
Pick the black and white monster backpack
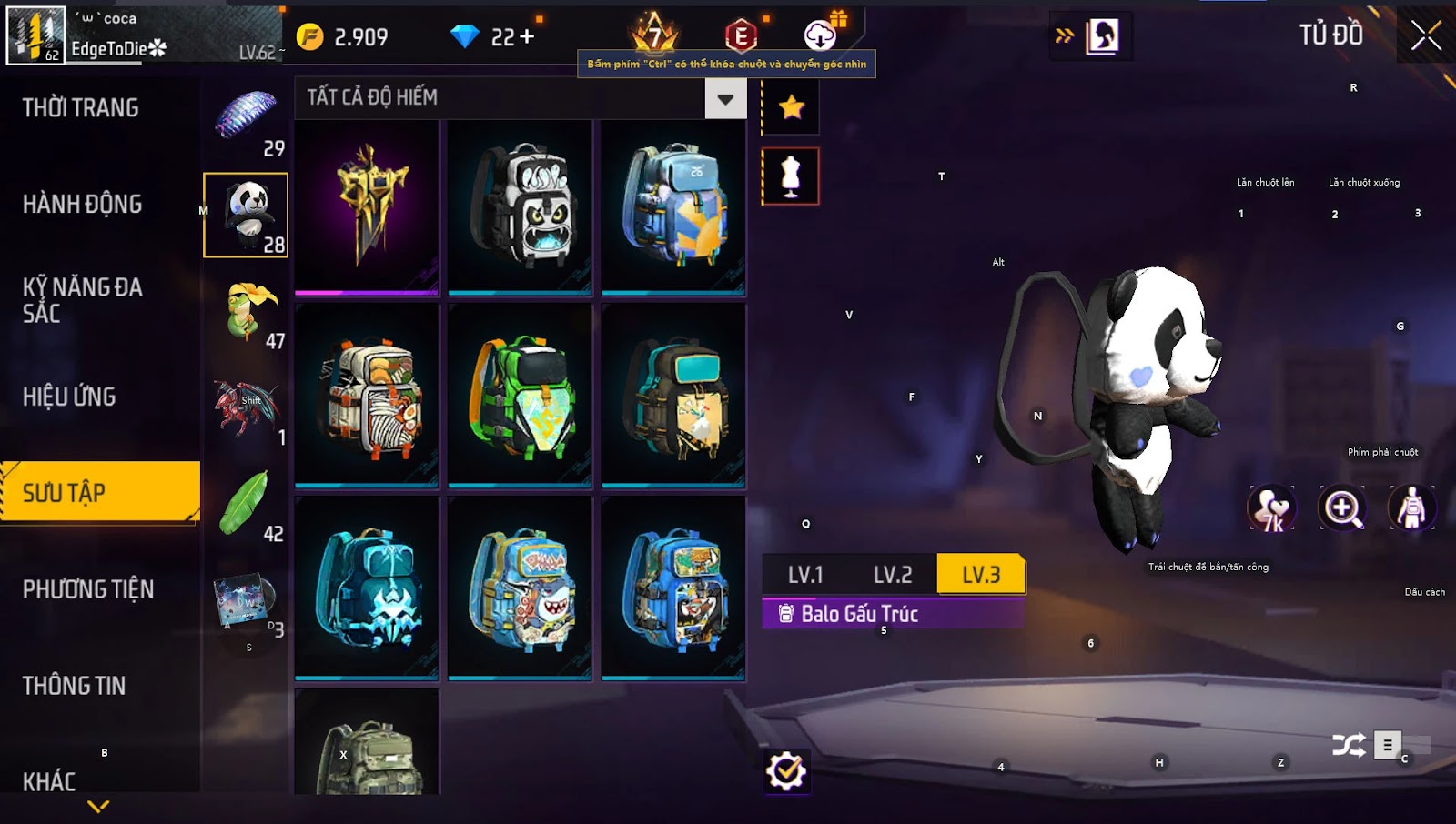coord(521,207)
